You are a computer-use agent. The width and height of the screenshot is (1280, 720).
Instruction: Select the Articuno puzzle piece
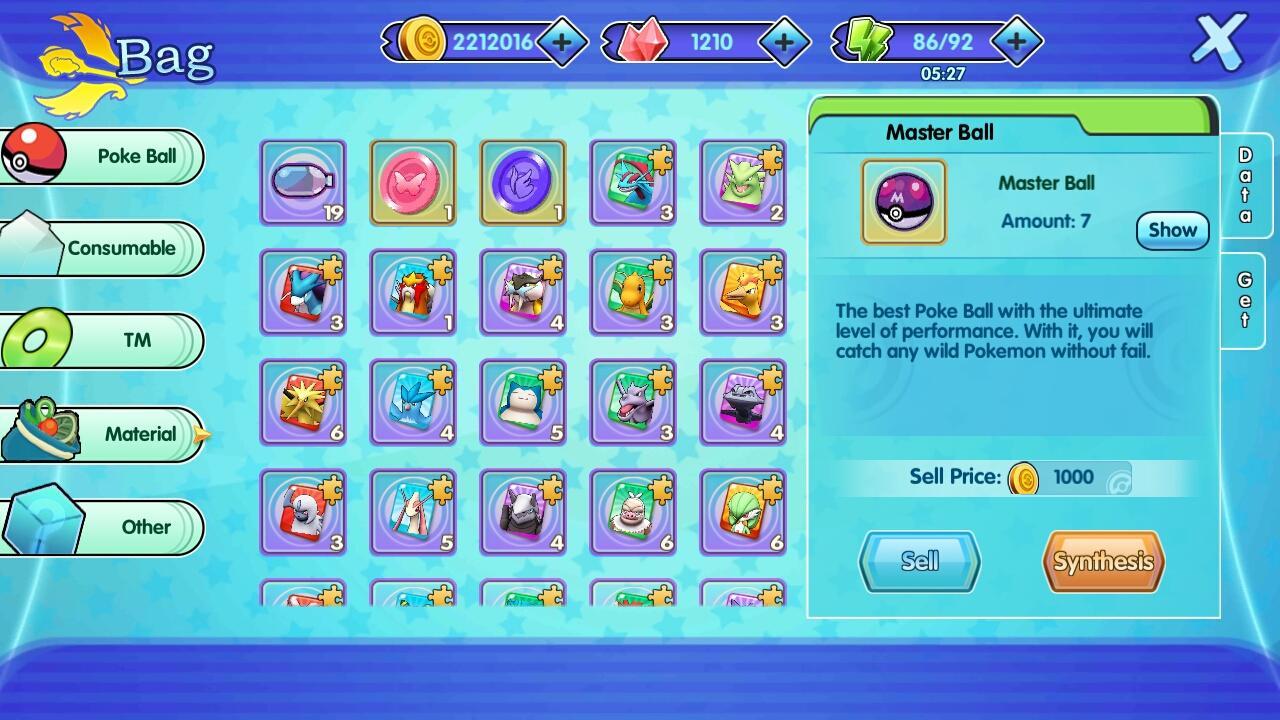pyautogui.click(x=413, y=403)
